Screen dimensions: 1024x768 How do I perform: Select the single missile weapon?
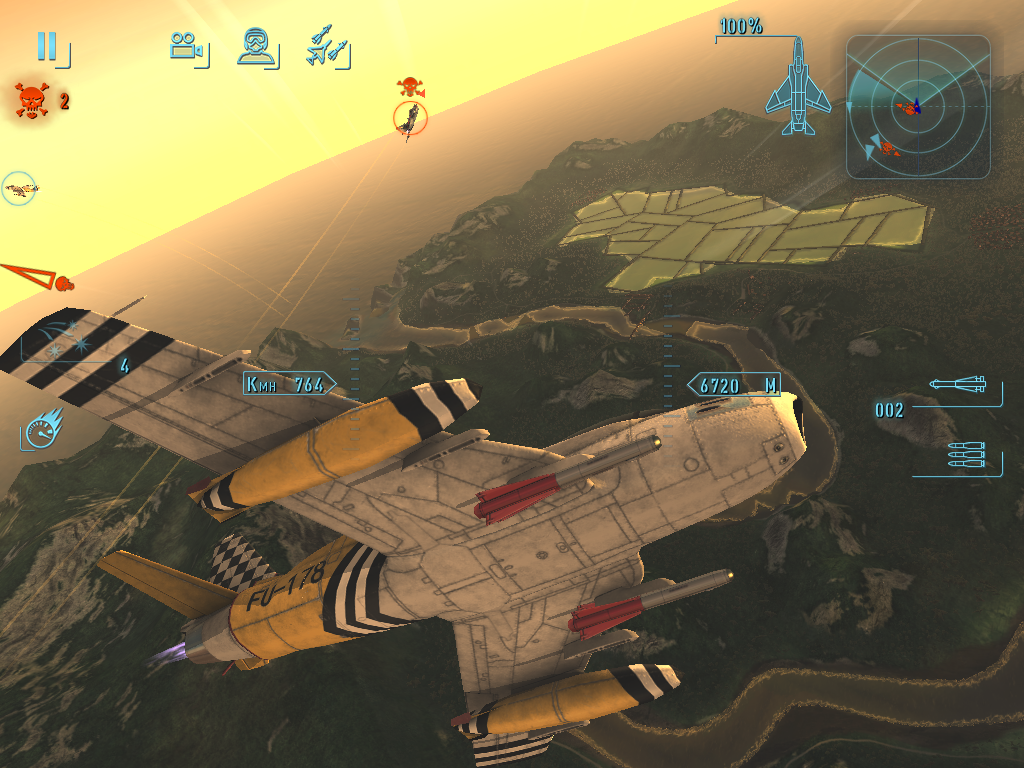click(x=958, y=385)
